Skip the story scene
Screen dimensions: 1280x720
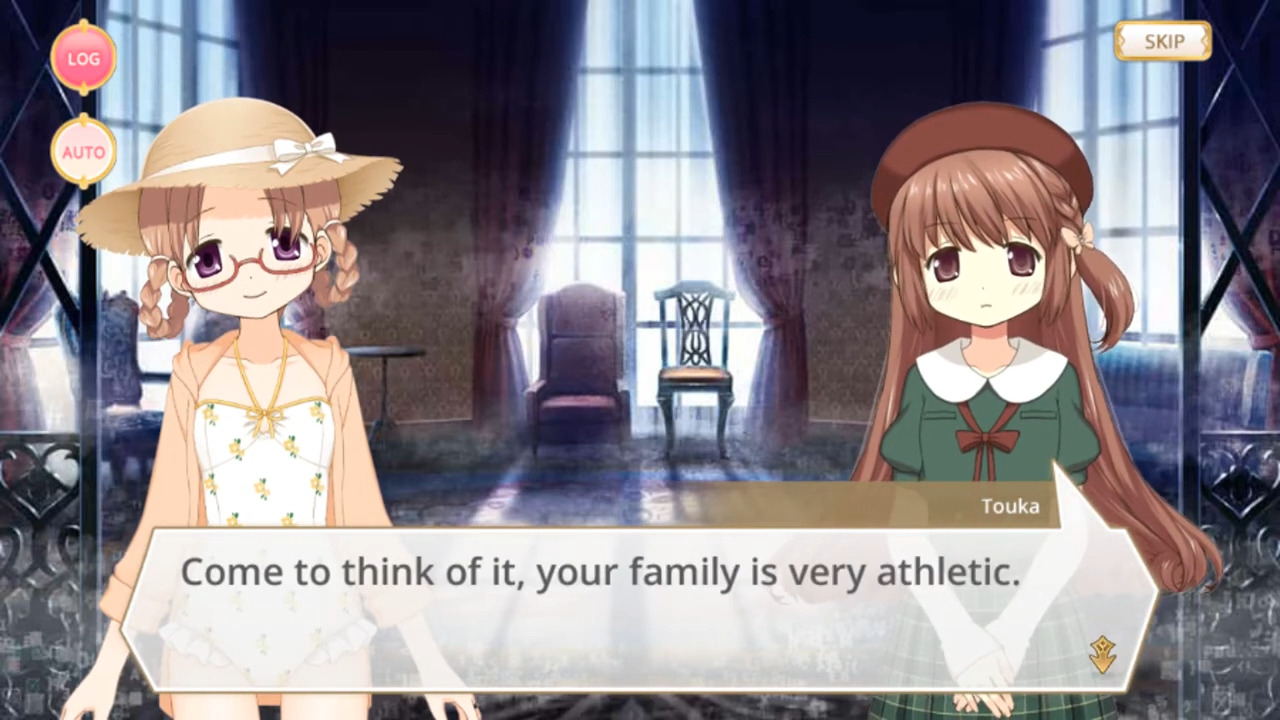(1163, 41)
